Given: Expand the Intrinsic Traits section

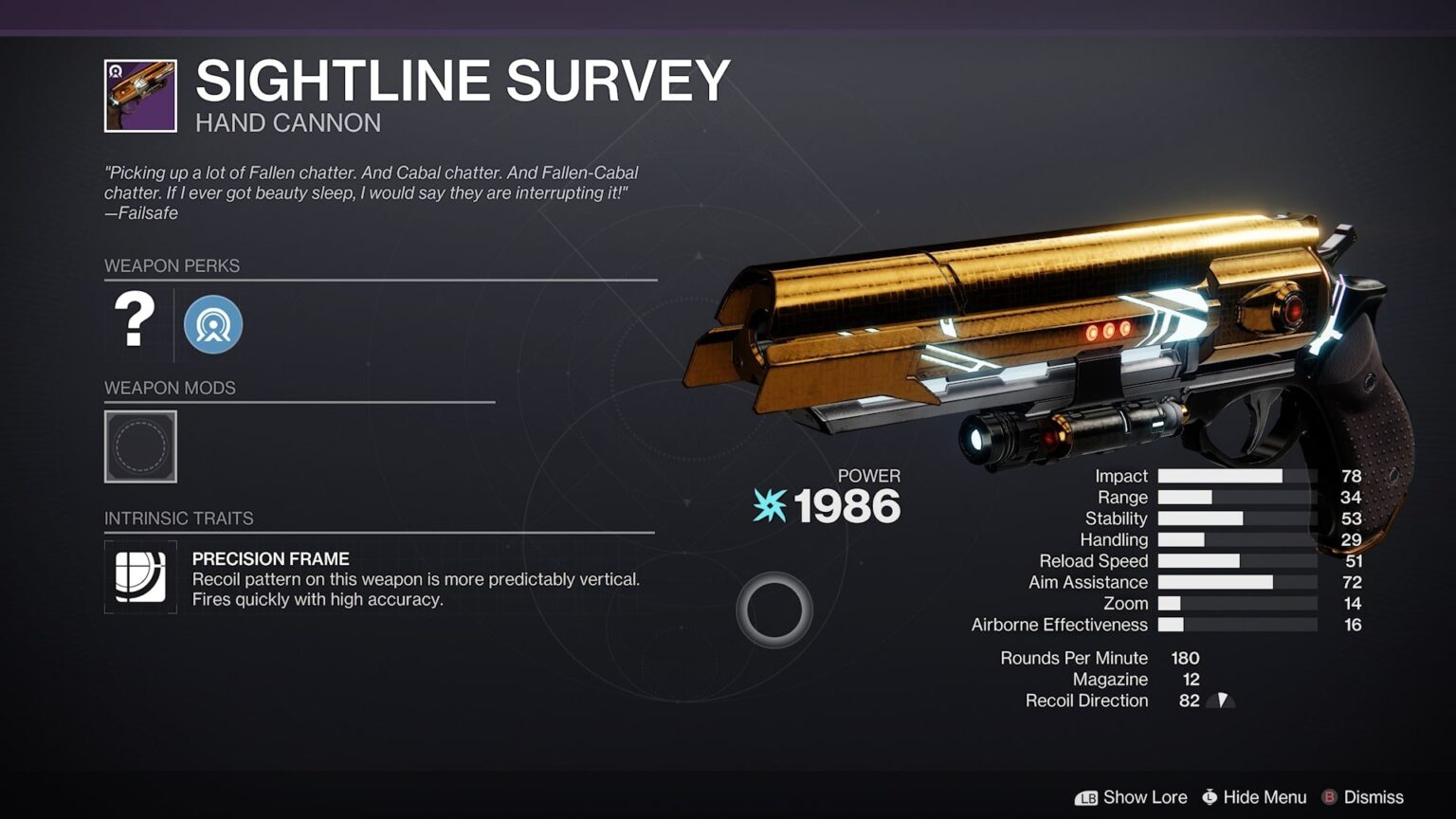Looking at the screenshot, I should [178, 519].
